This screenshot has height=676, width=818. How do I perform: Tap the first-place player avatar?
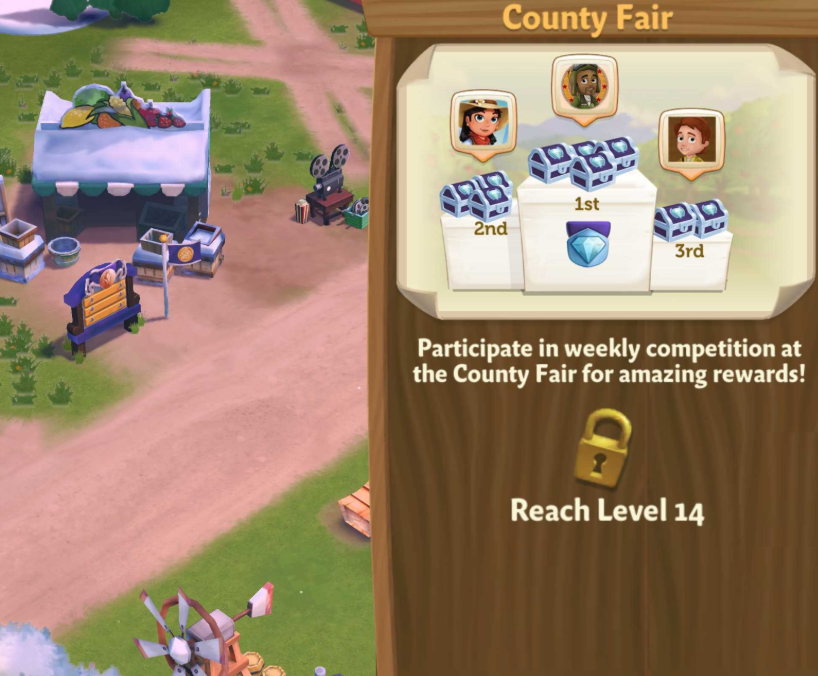click(585, 86)
